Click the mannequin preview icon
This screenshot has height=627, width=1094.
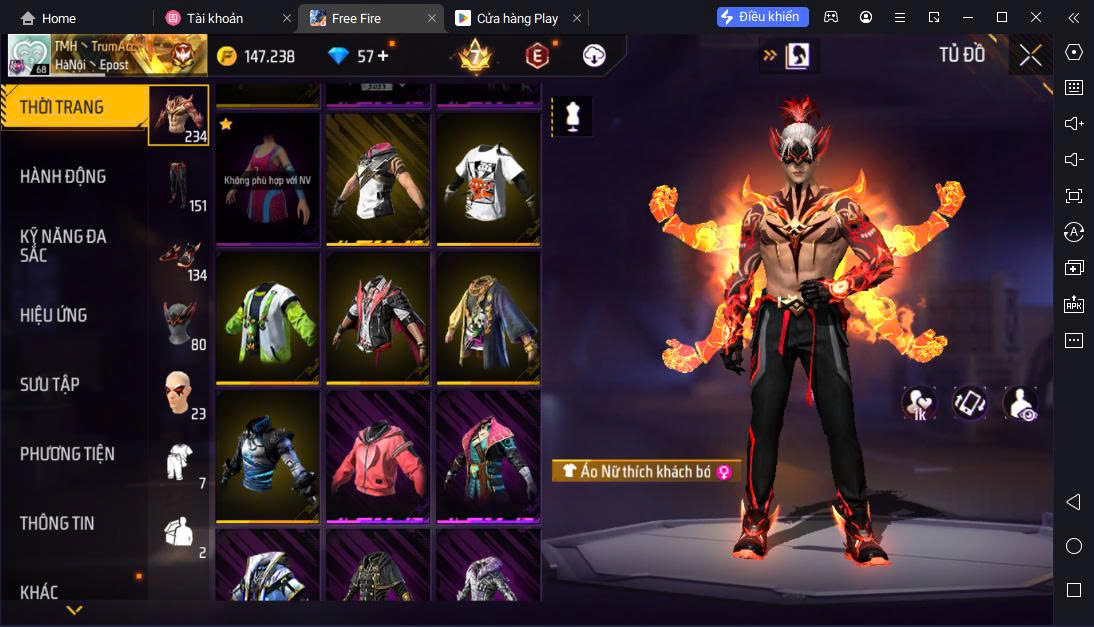tap(572, 116)
